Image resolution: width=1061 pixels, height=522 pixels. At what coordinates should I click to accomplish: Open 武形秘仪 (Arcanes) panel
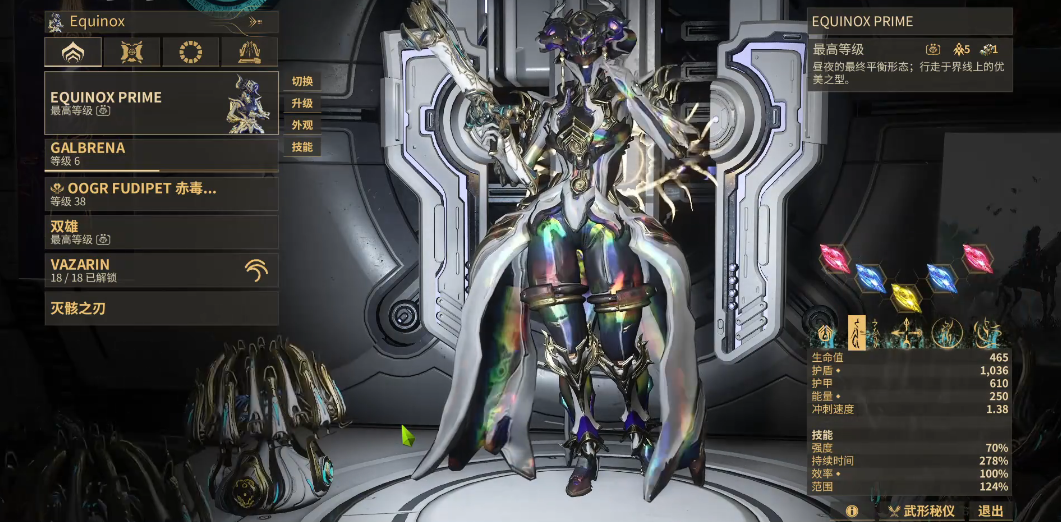point(921,511)
